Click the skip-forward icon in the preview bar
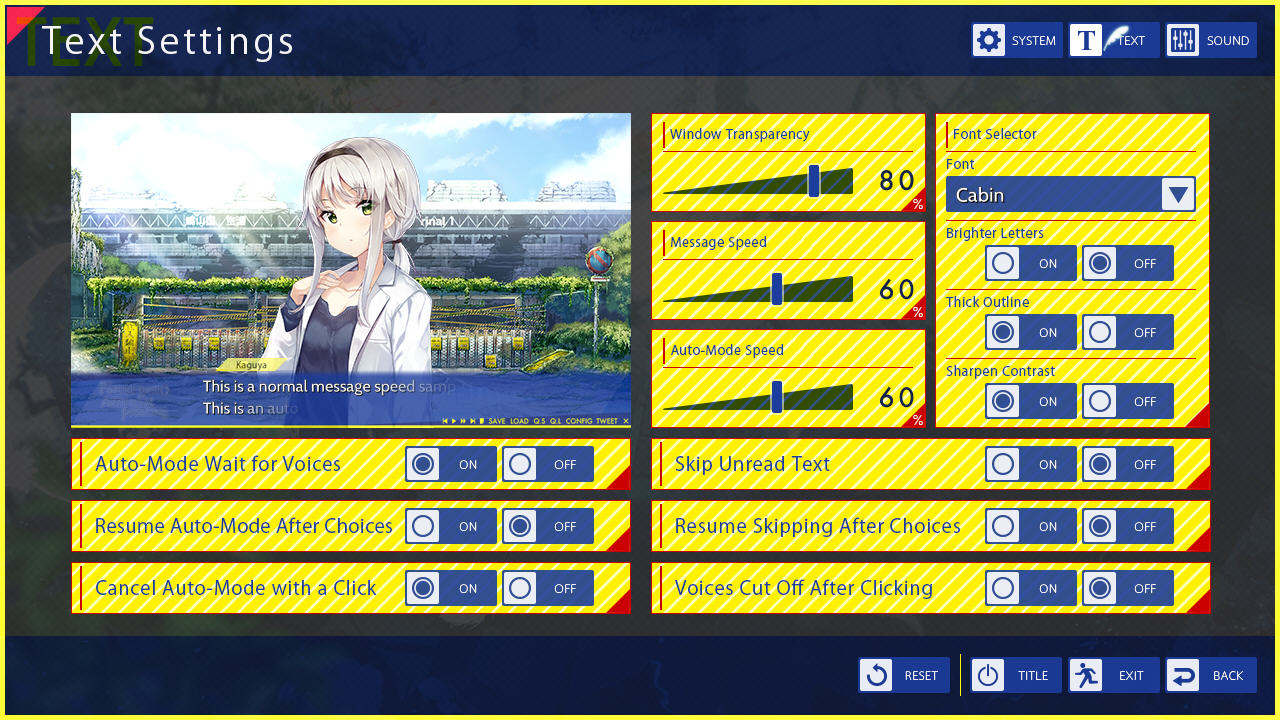 click(463, 422)
